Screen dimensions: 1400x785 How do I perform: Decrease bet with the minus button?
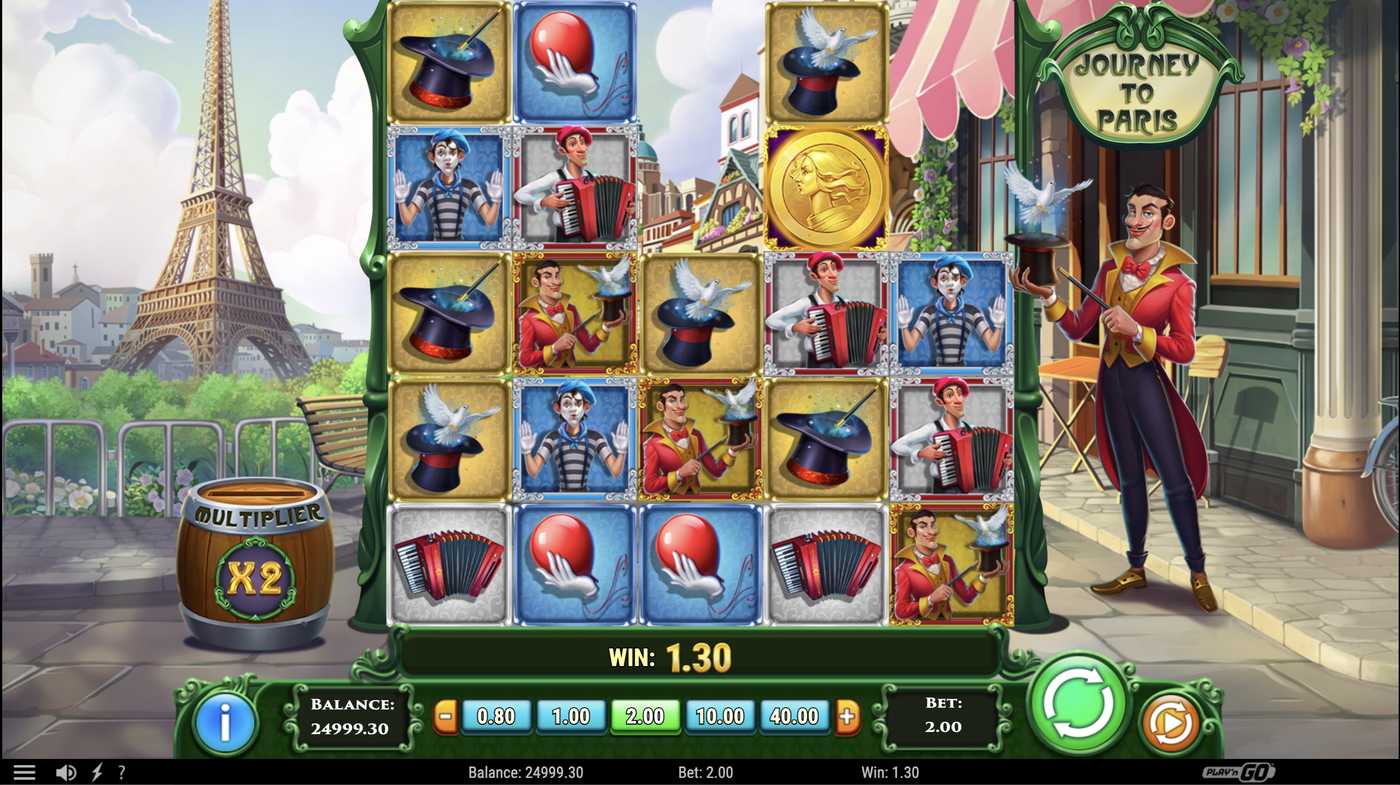tap(443, 716)
